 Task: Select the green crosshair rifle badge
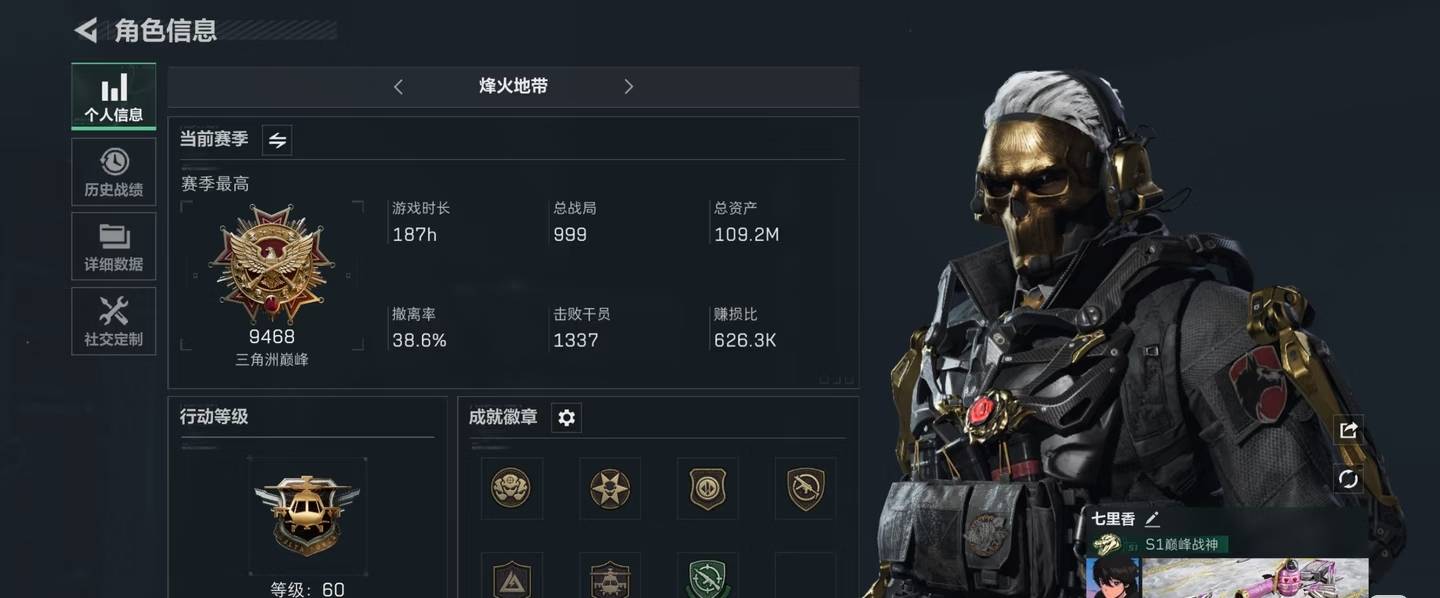707,578
